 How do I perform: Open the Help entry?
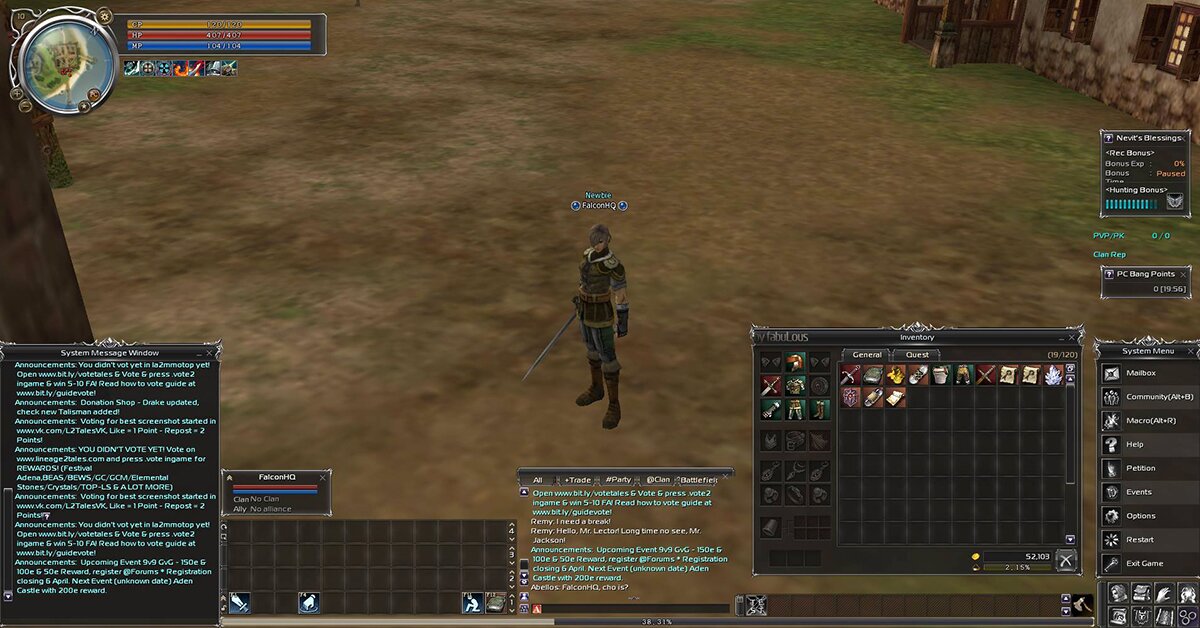click(1134, 445)
